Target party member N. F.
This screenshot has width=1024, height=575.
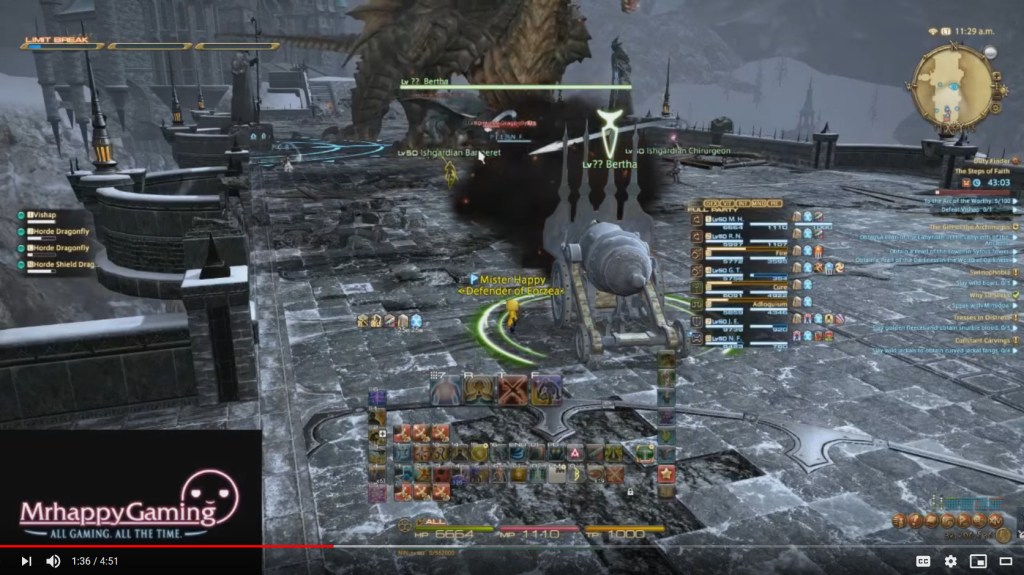click(x=740, y=336)
